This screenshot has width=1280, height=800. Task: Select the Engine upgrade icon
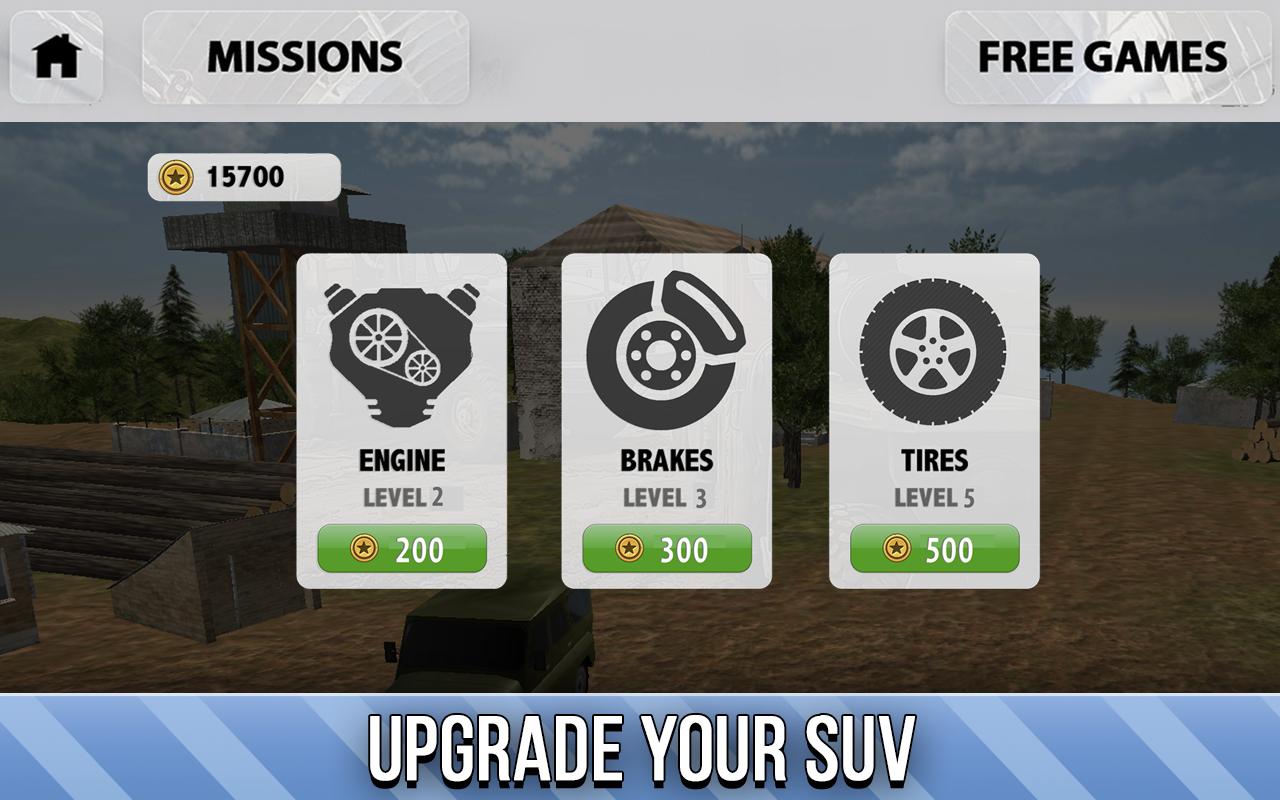400,348
